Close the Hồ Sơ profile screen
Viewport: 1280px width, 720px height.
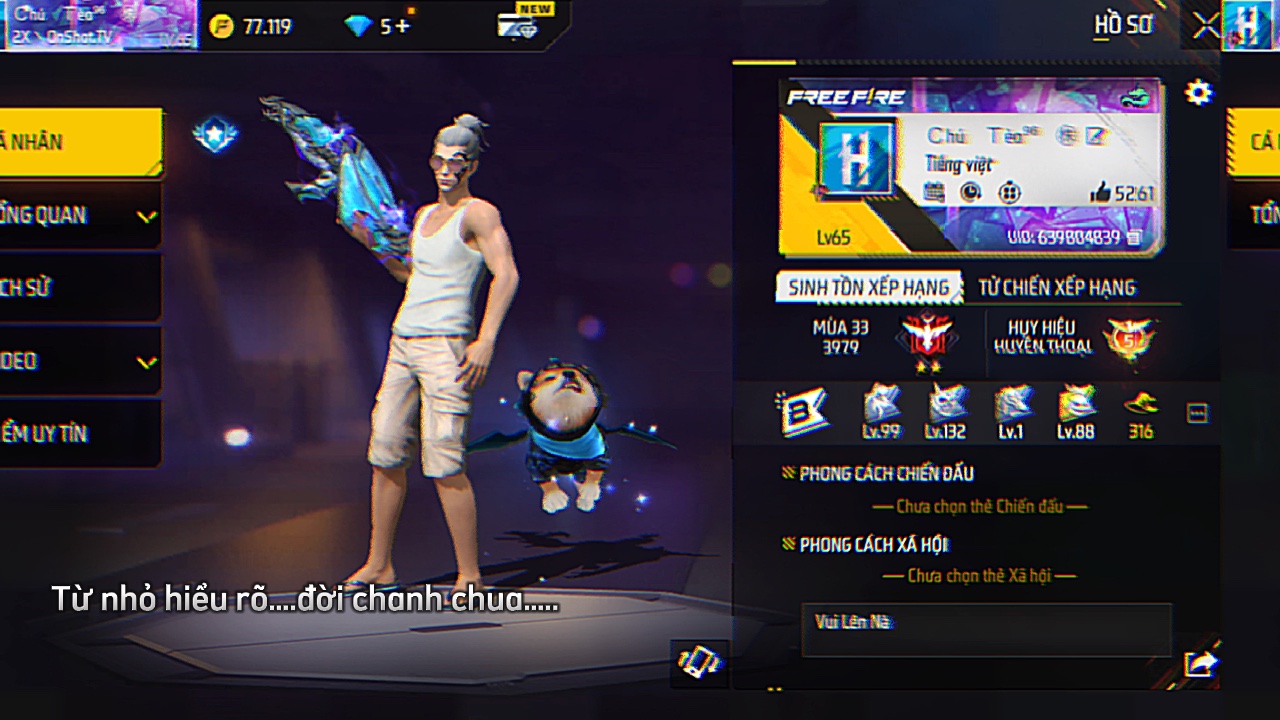tap(1206, 26)
